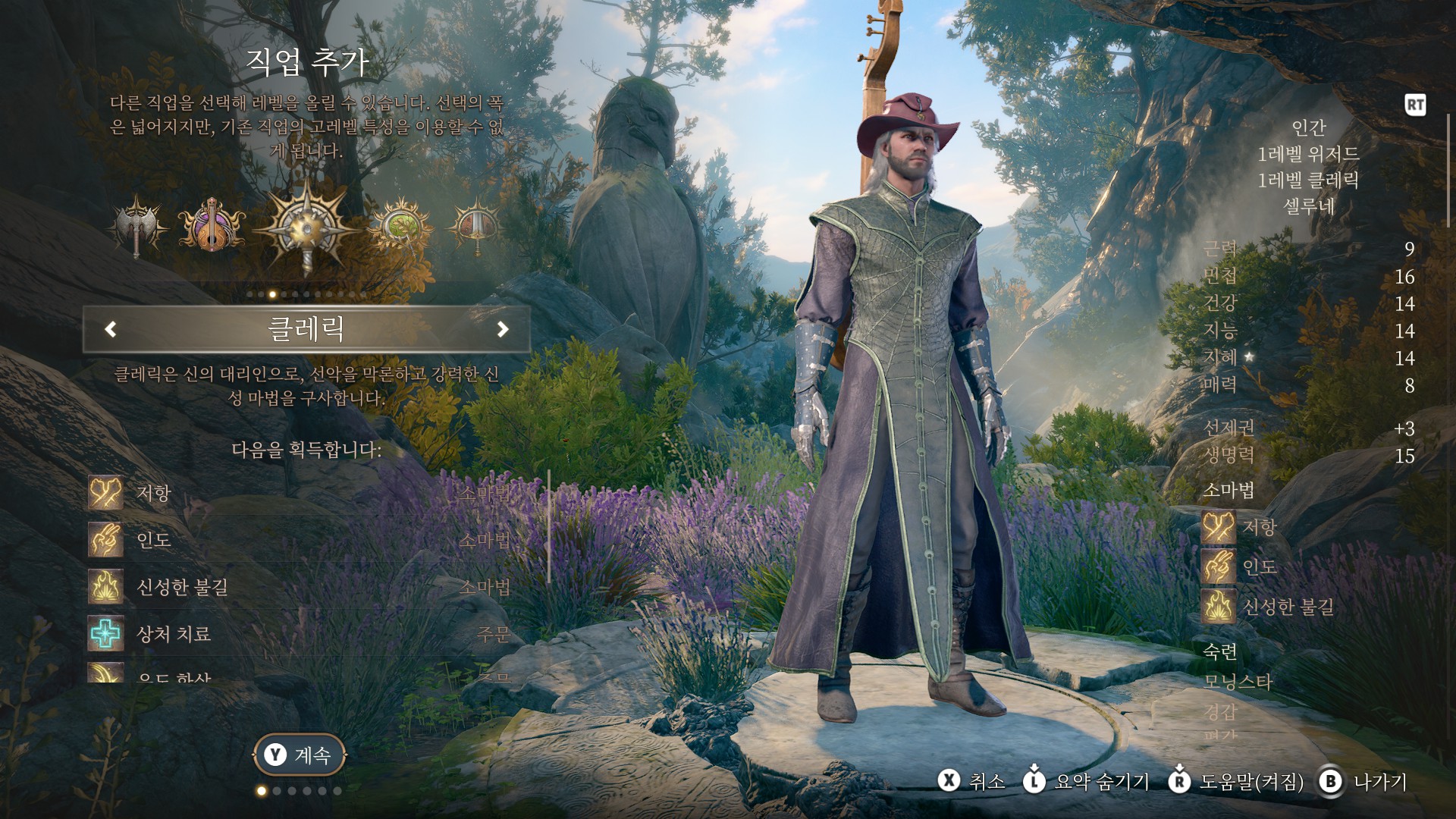This screenshot has width=1456, height=819.
Task: Select the Barbarian crossed-axes class icon
Action: [x=137, y=226]
